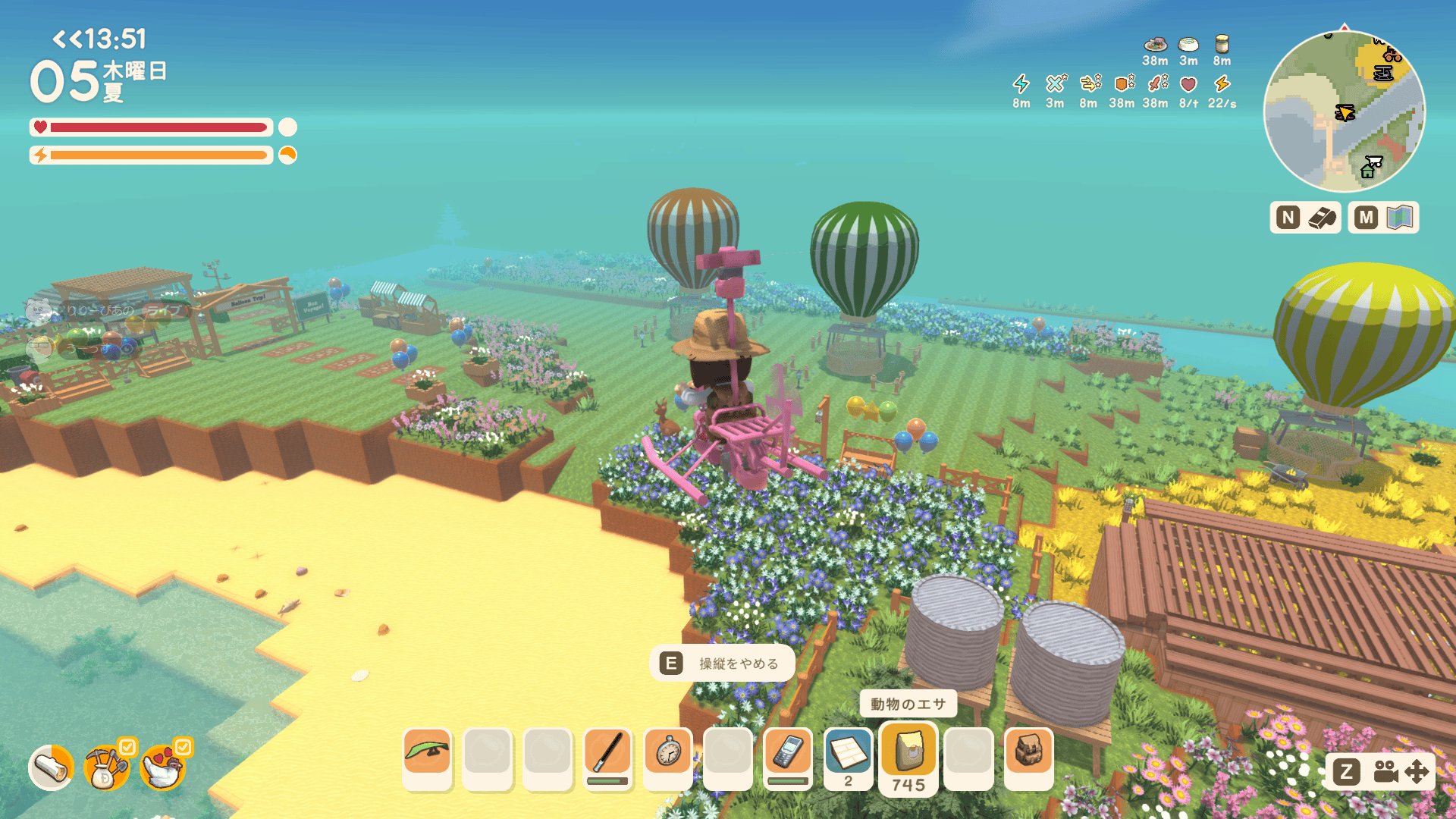This screenshot has width=1456, height=819.
Task: Open the tools and money bag task
Action: click(x=106, y=767)
